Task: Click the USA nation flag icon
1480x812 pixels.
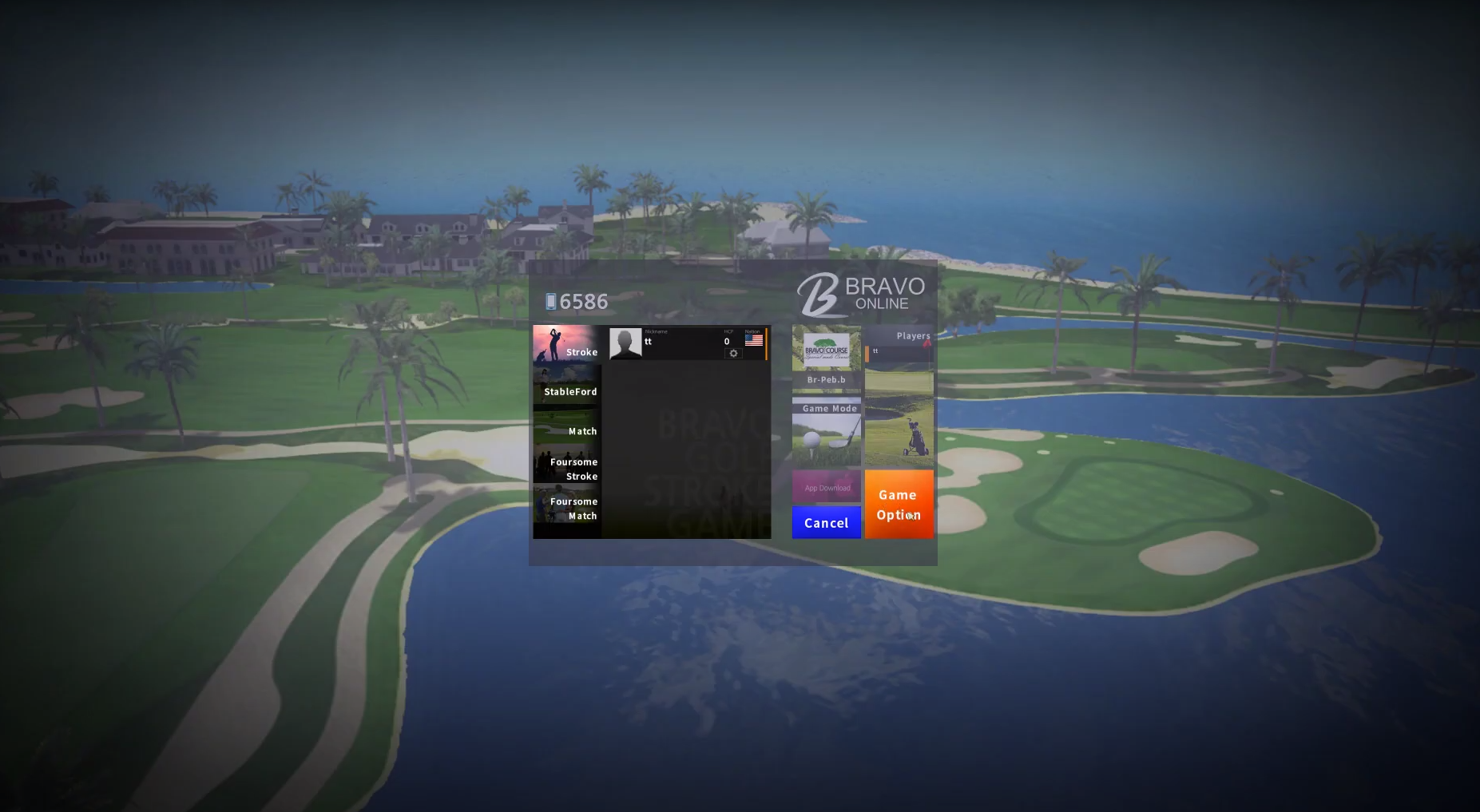Action: click(x=753, y=339)
